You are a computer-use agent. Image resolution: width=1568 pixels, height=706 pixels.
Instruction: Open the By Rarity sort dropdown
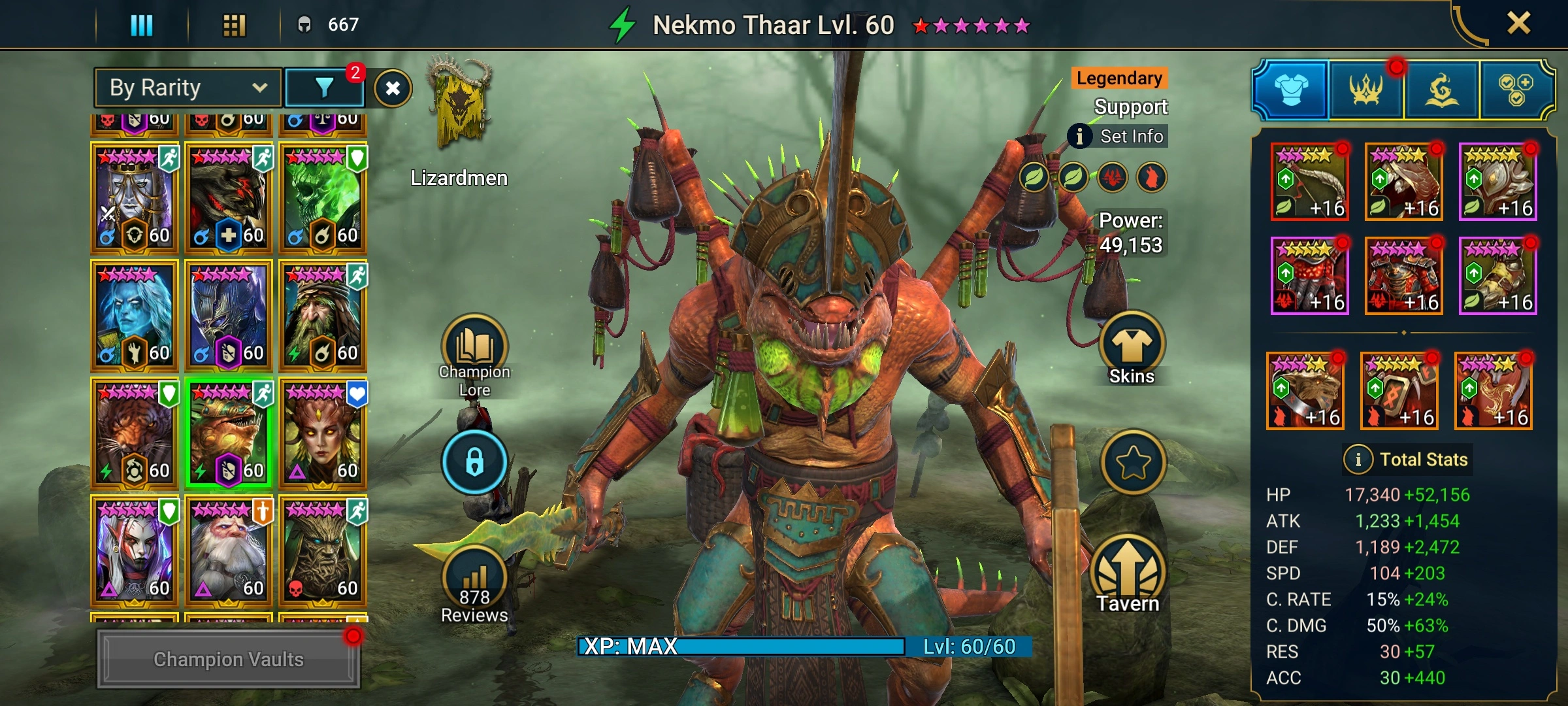(188, 88)
